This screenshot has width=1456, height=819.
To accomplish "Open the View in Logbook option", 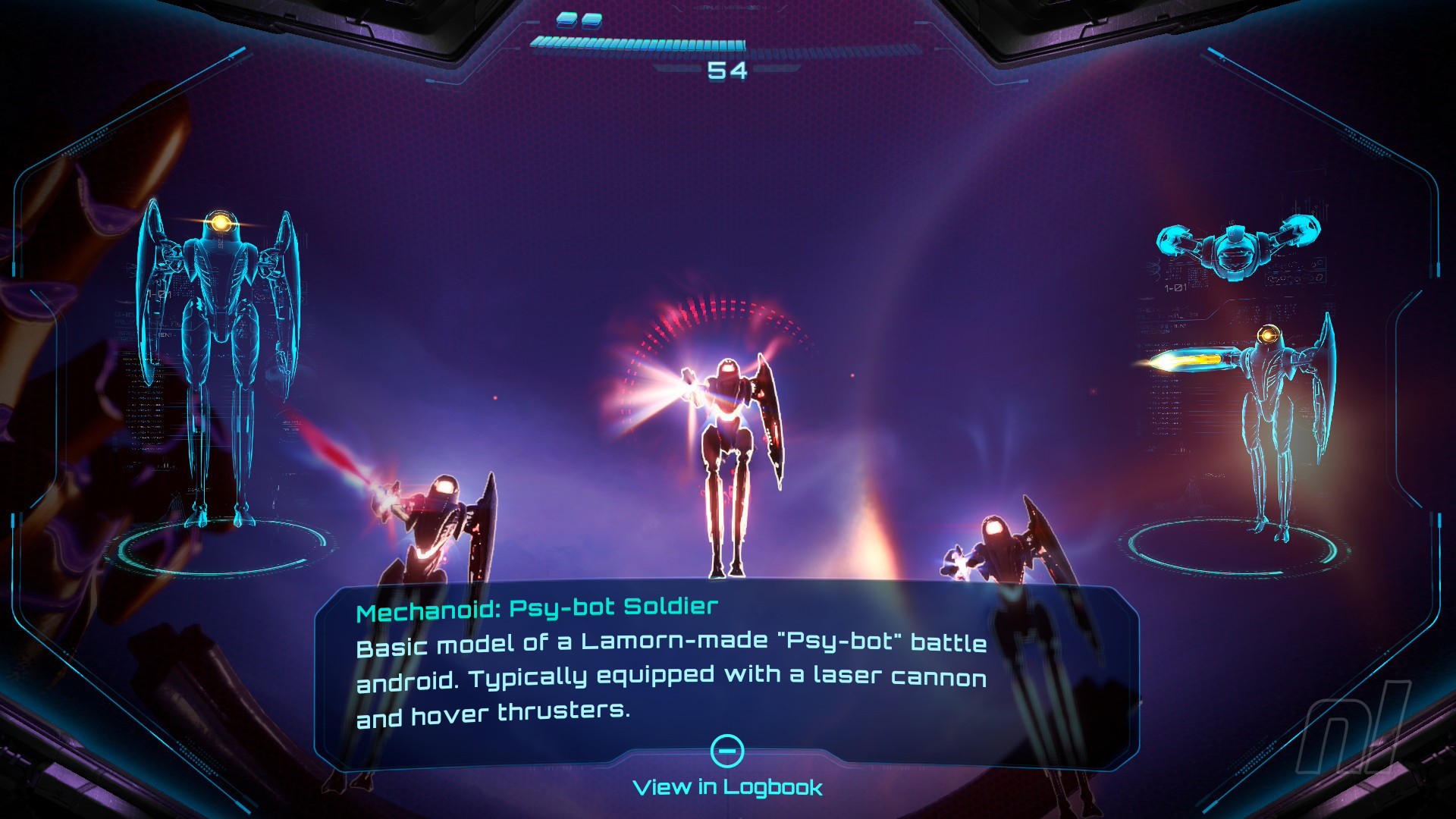I will pos(727,786).
